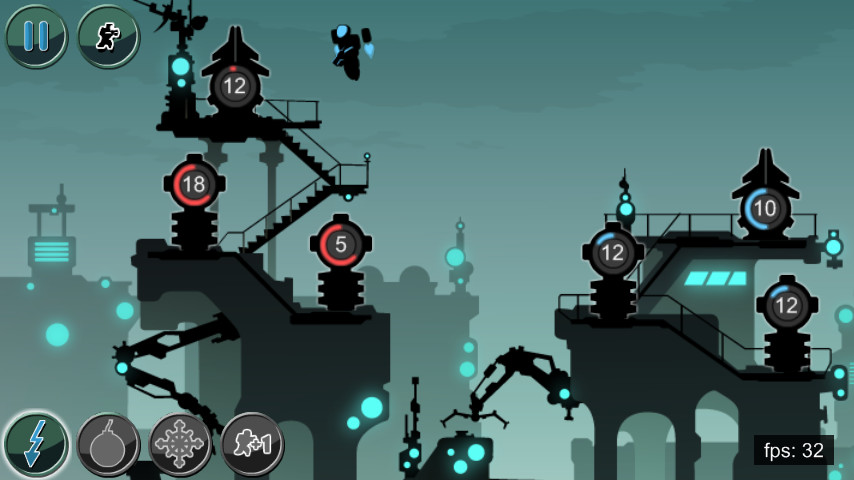Select the red tower showing 5
Image resolution: width=854 pixels, height=480 pixels.
pos(340,244)
